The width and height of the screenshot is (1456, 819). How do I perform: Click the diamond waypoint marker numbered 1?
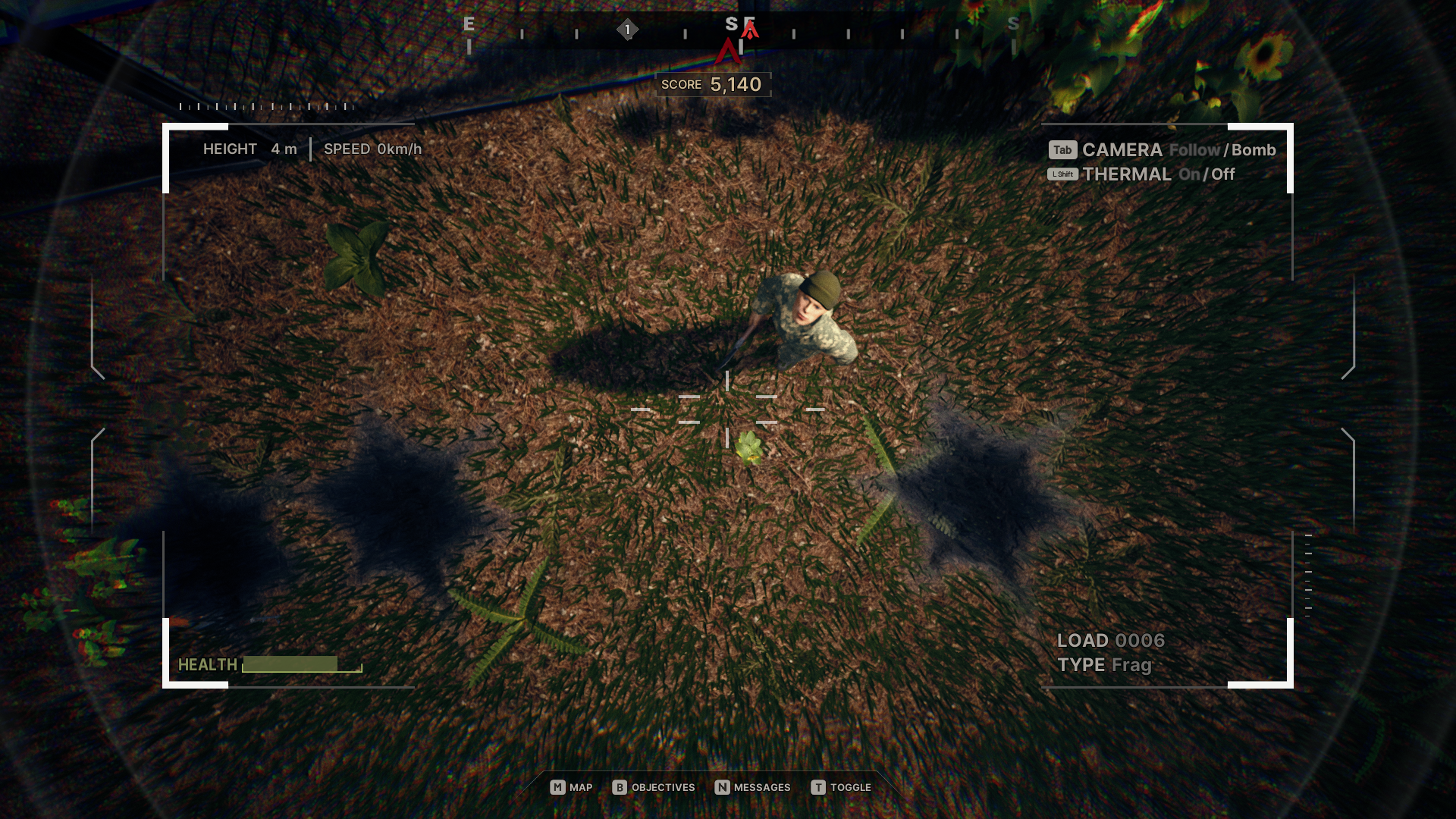click(628, 28)
